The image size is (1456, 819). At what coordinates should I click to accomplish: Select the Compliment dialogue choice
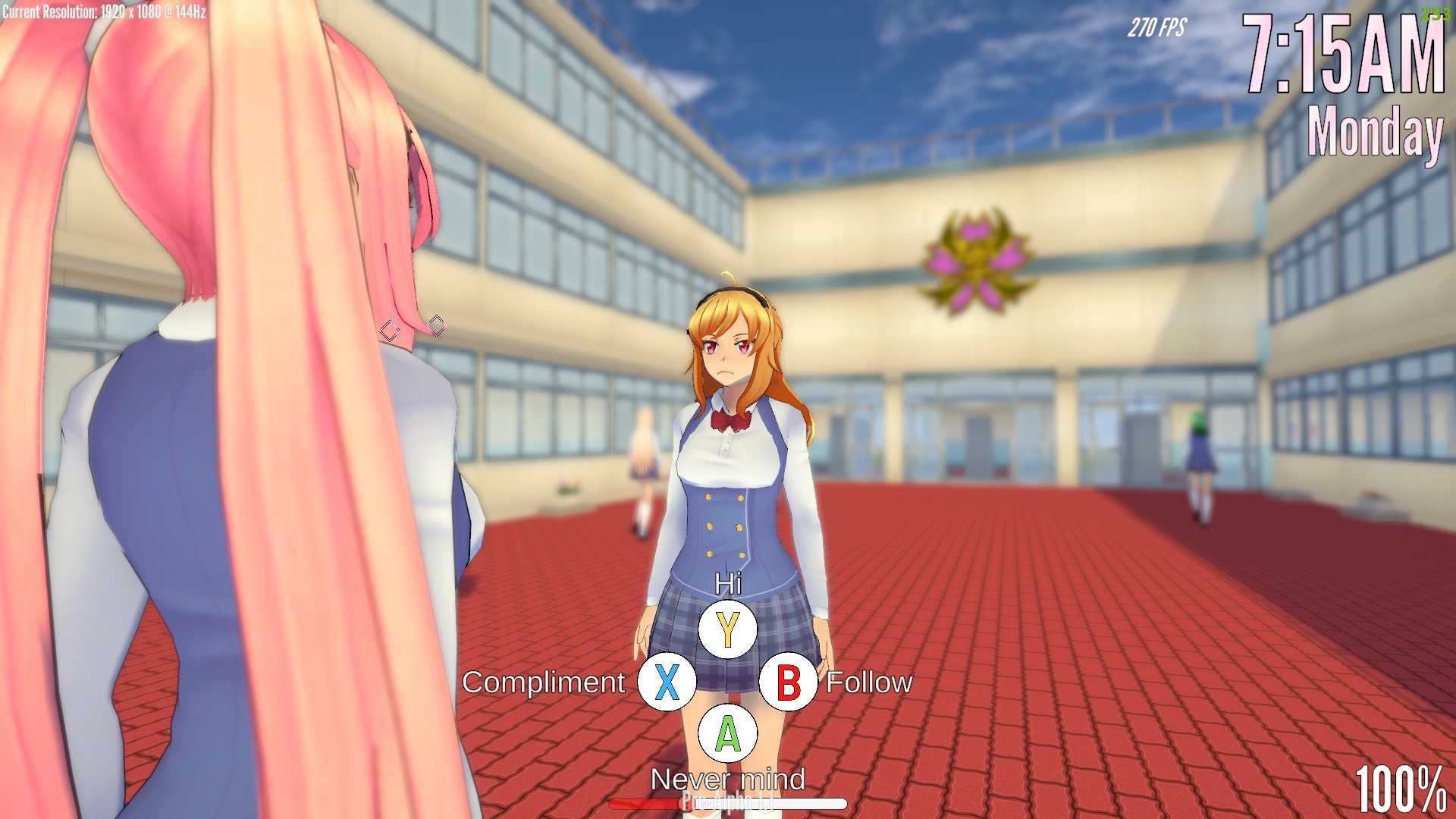coord(667,682)
